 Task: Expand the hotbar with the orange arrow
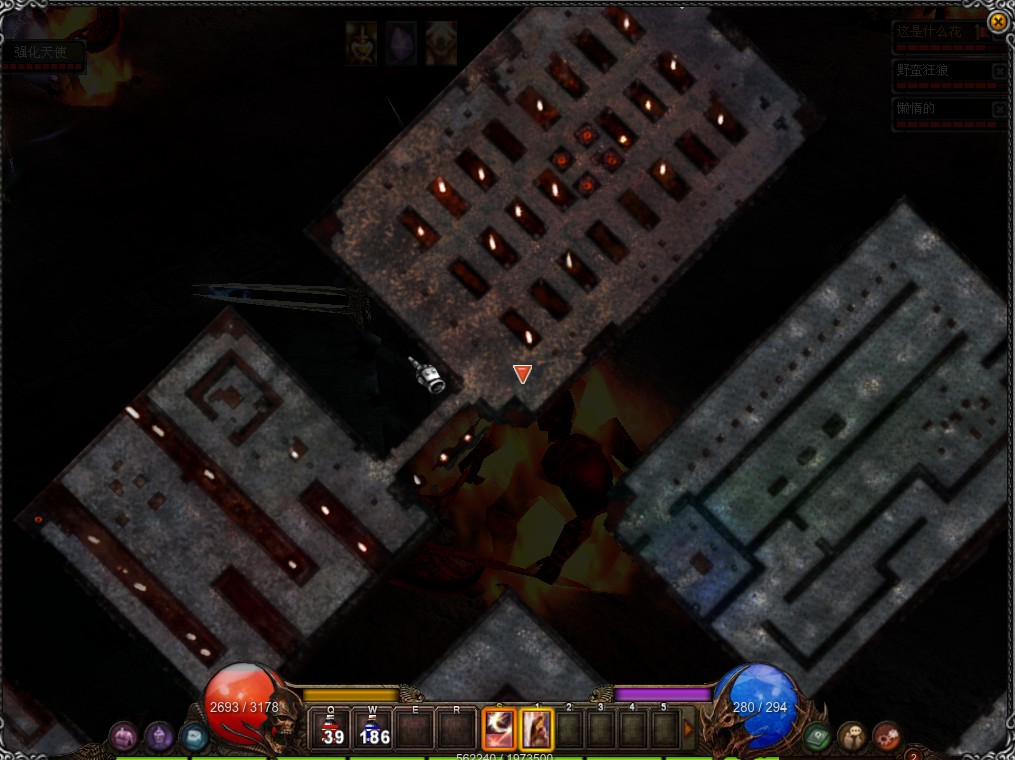(x=688, y=729)
